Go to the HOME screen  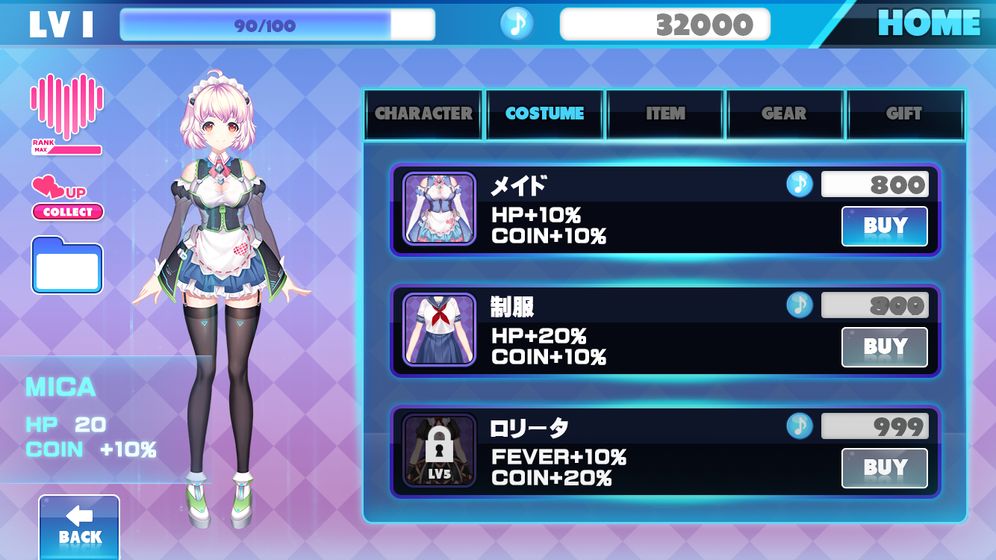pos(927,23)
